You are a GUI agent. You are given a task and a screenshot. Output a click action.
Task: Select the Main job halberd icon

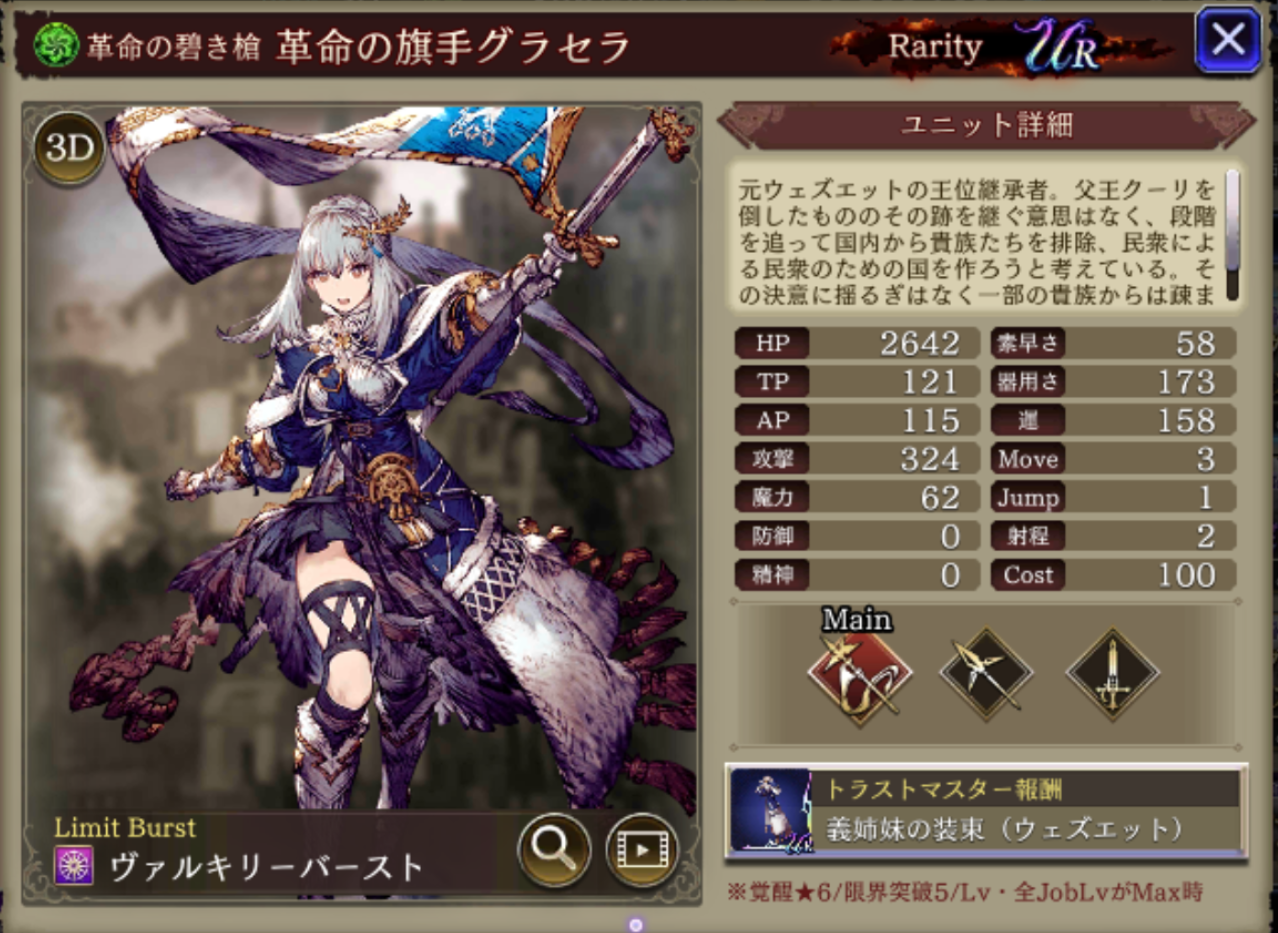tap(859, 675)
